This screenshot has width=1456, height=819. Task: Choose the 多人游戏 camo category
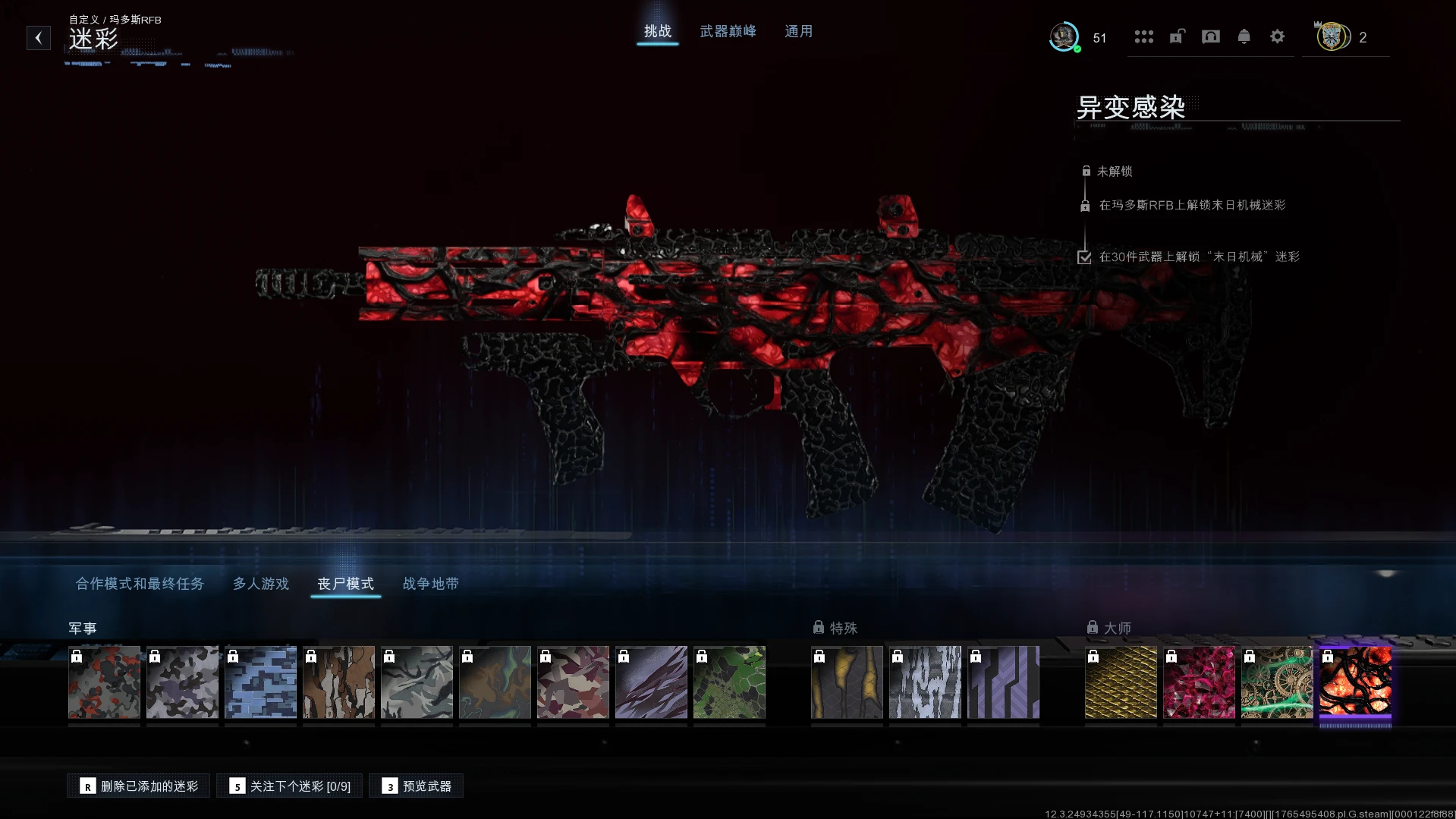pos(260,584)
